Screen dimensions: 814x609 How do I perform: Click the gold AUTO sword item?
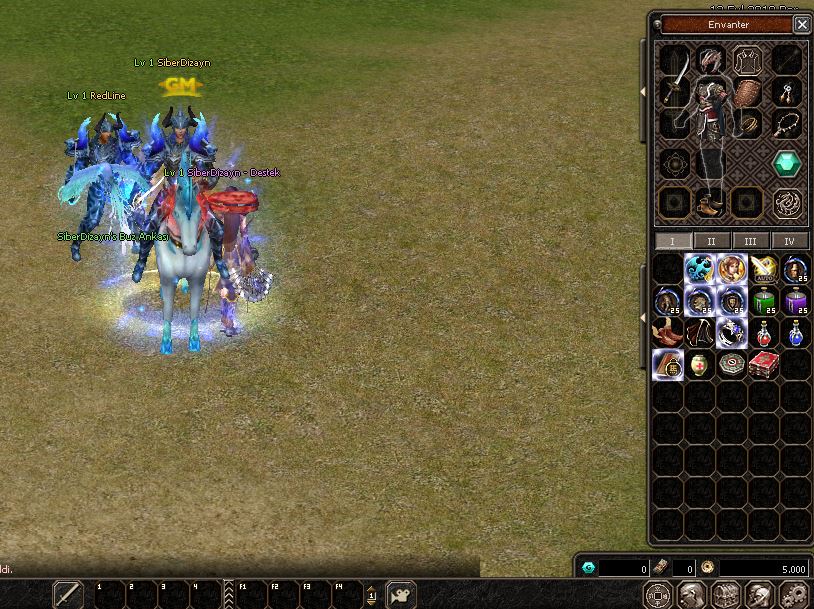[x=765, y=268]
